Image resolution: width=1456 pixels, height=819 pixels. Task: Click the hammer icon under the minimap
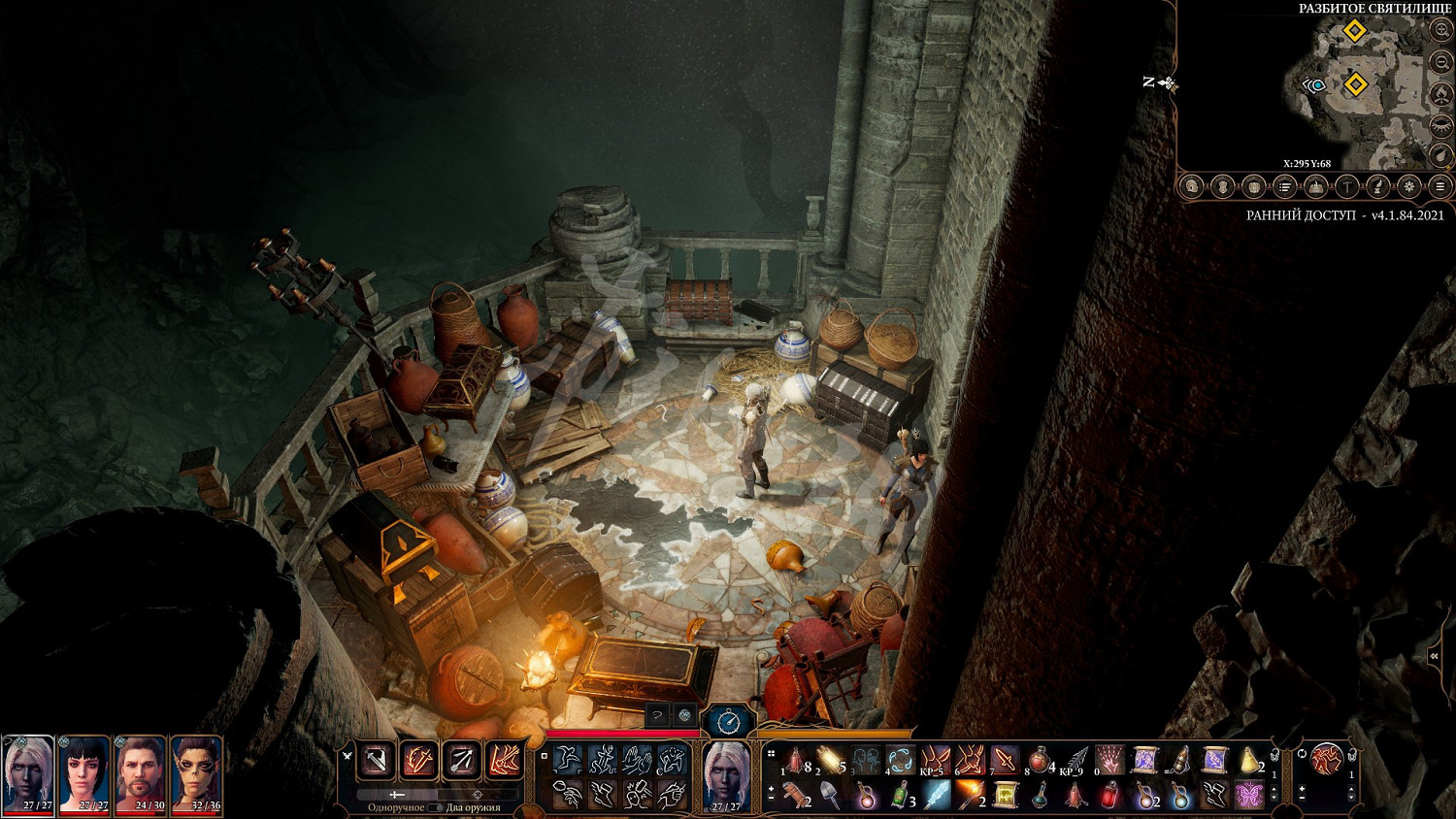pos(1347,186)
